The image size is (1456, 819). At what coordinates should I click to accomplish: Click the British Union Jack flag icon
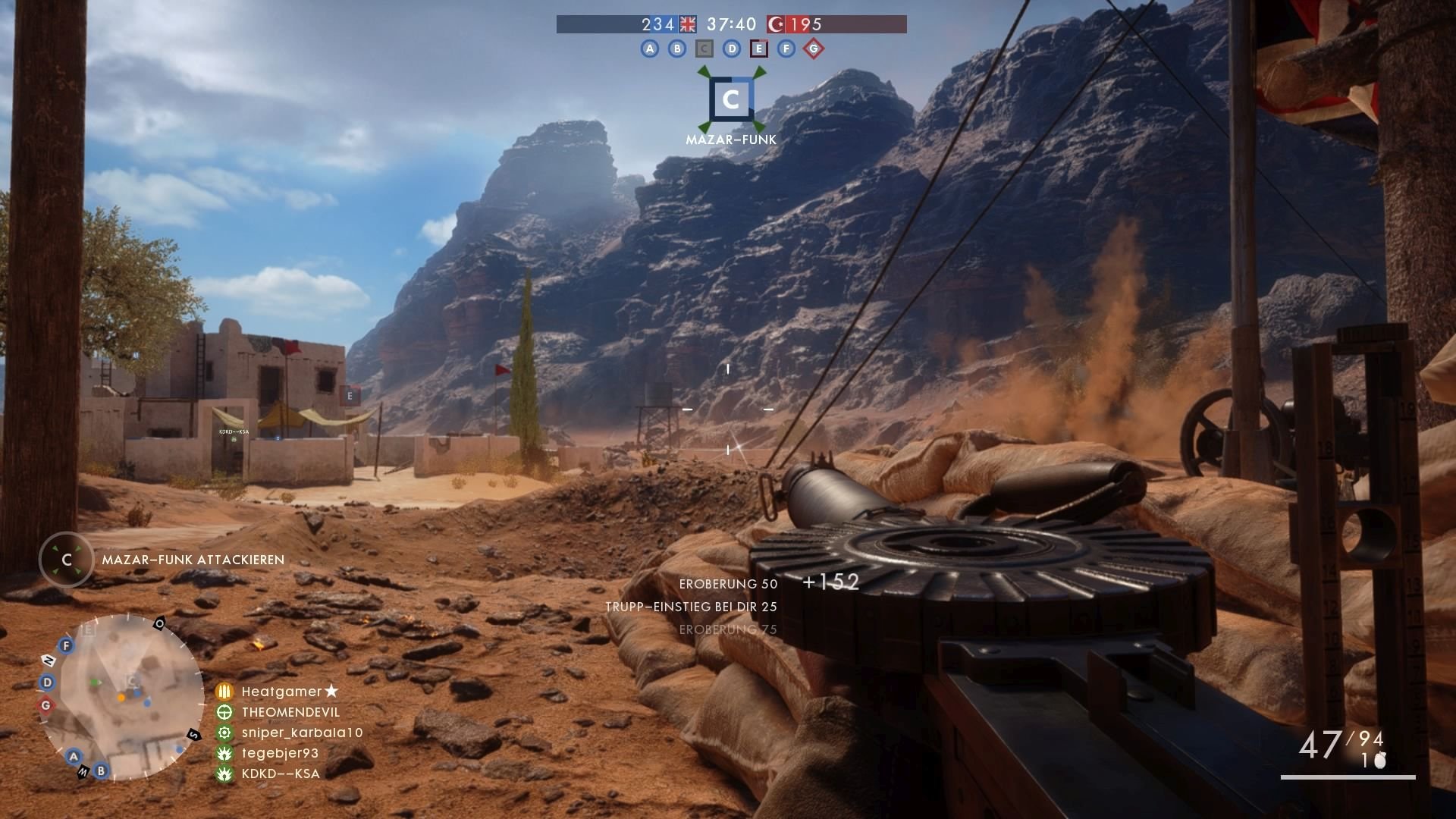tap(686, 24)
